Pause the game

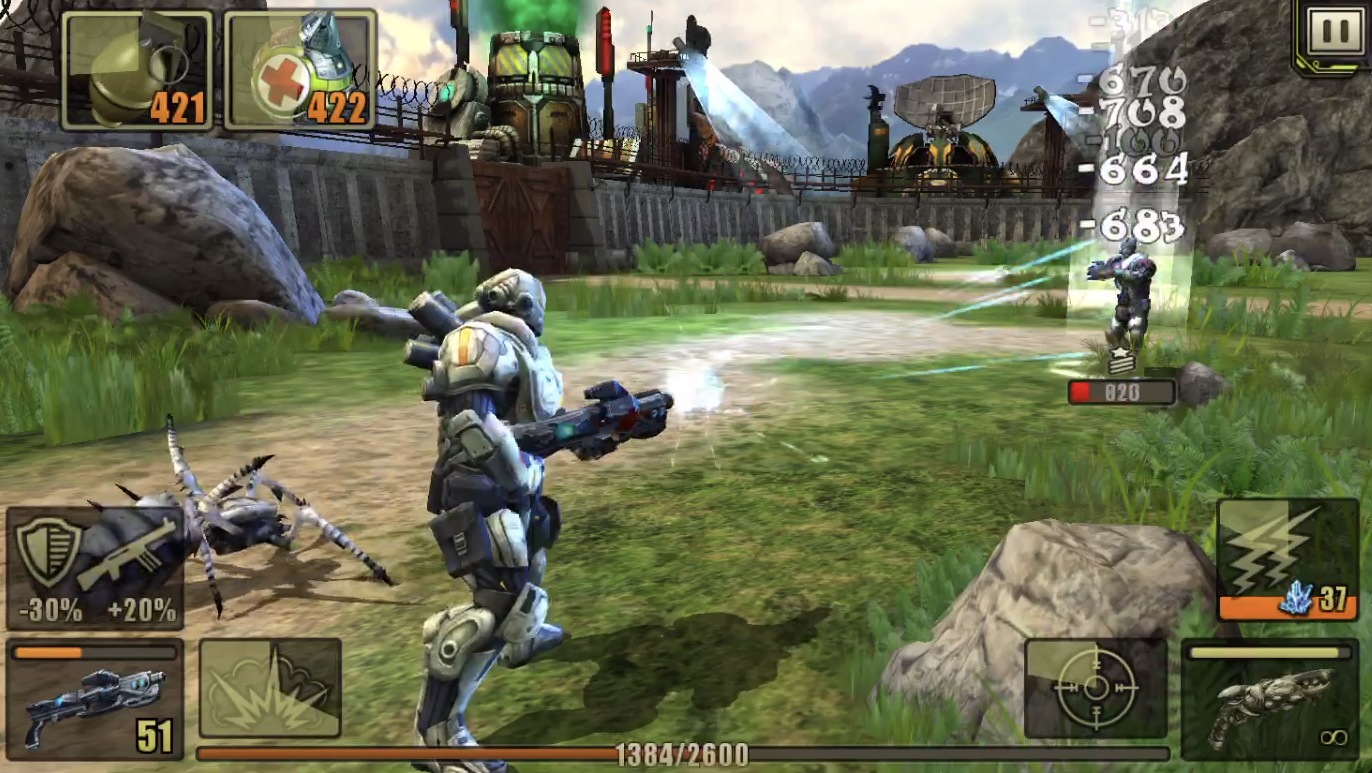[1334, 34]
